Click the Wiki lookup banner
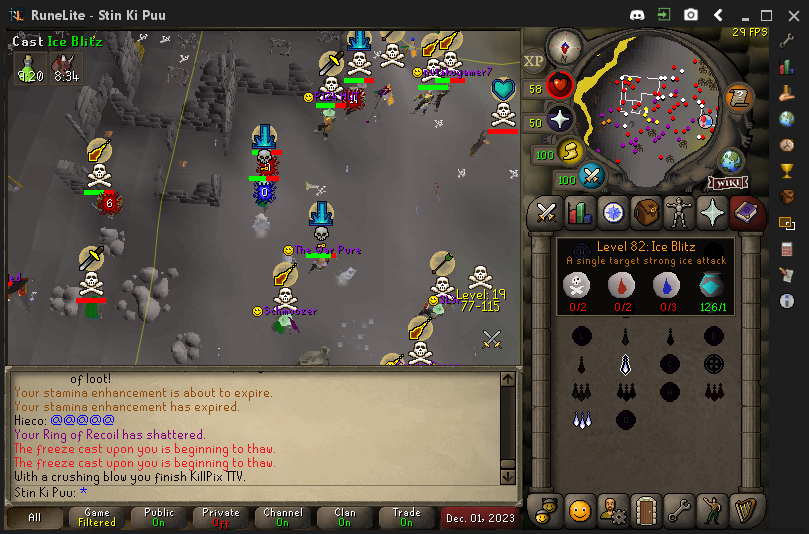The height and width of the screenshot is (534, 809). [x=728, y=183]
